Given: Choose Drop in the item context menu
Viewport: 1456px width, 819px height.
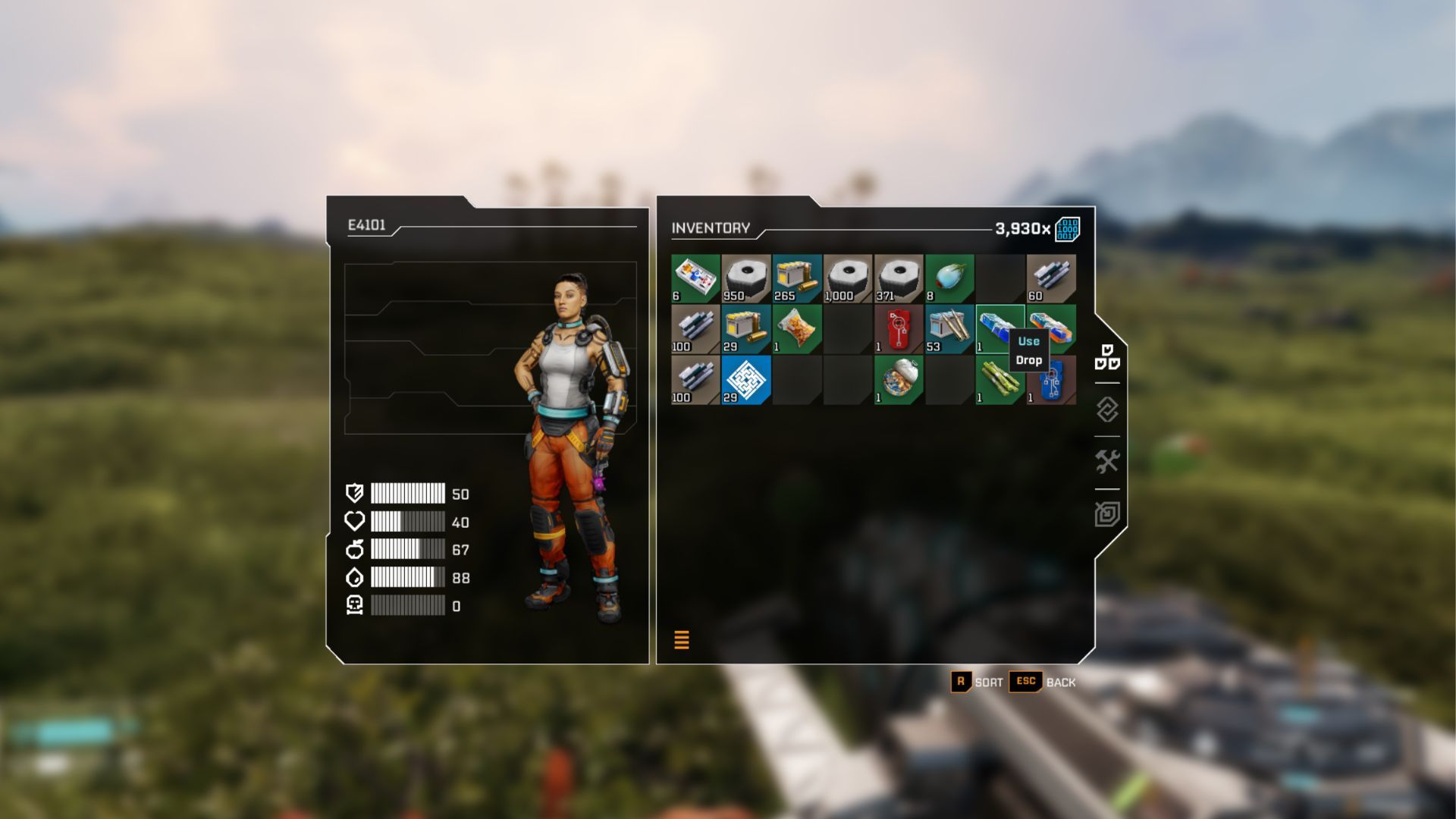Looking at the screenshot, I should click(x=1028, y=360).
